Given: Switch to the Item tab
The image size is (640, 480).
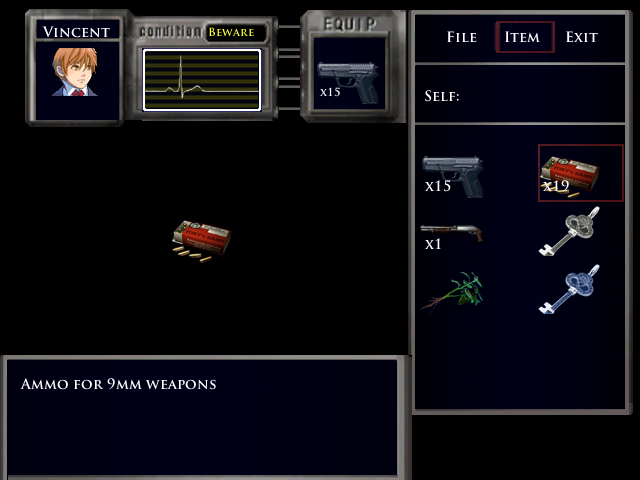Looking at the screenshot, I should pyautogui.click(x=524, y=37).
